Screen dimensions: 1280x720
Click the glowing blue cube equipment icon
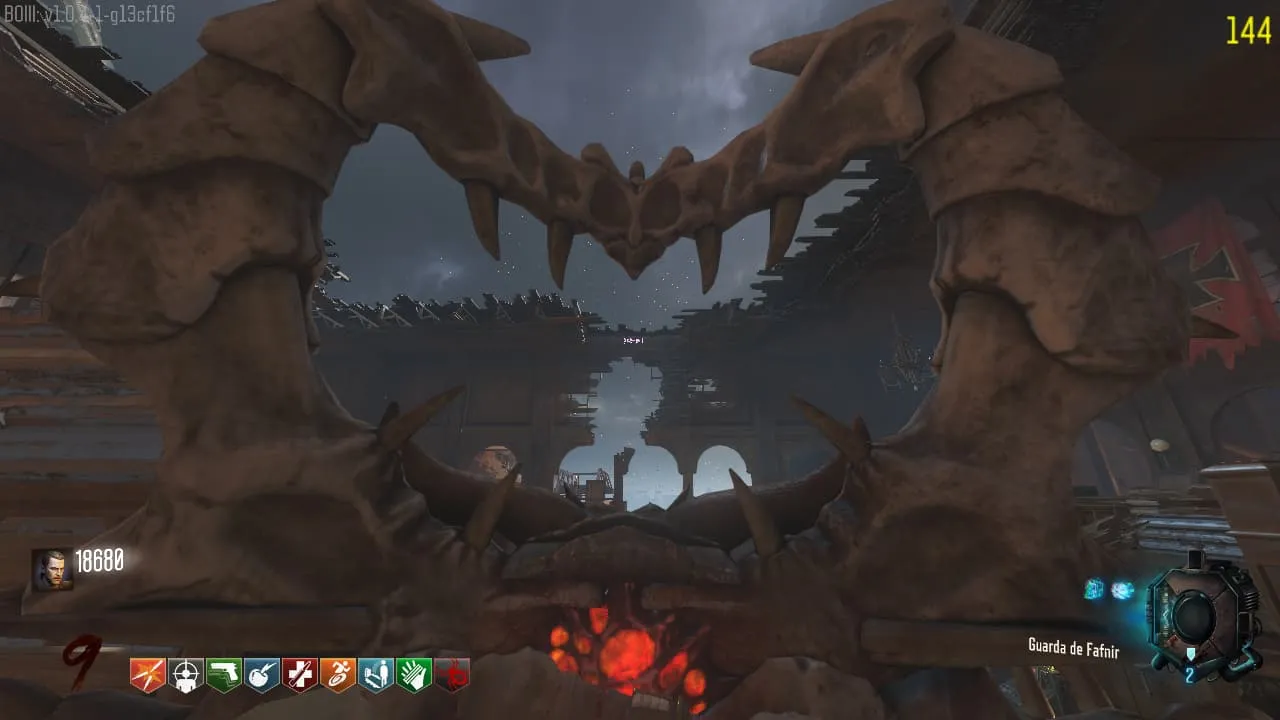(1095, 589)
